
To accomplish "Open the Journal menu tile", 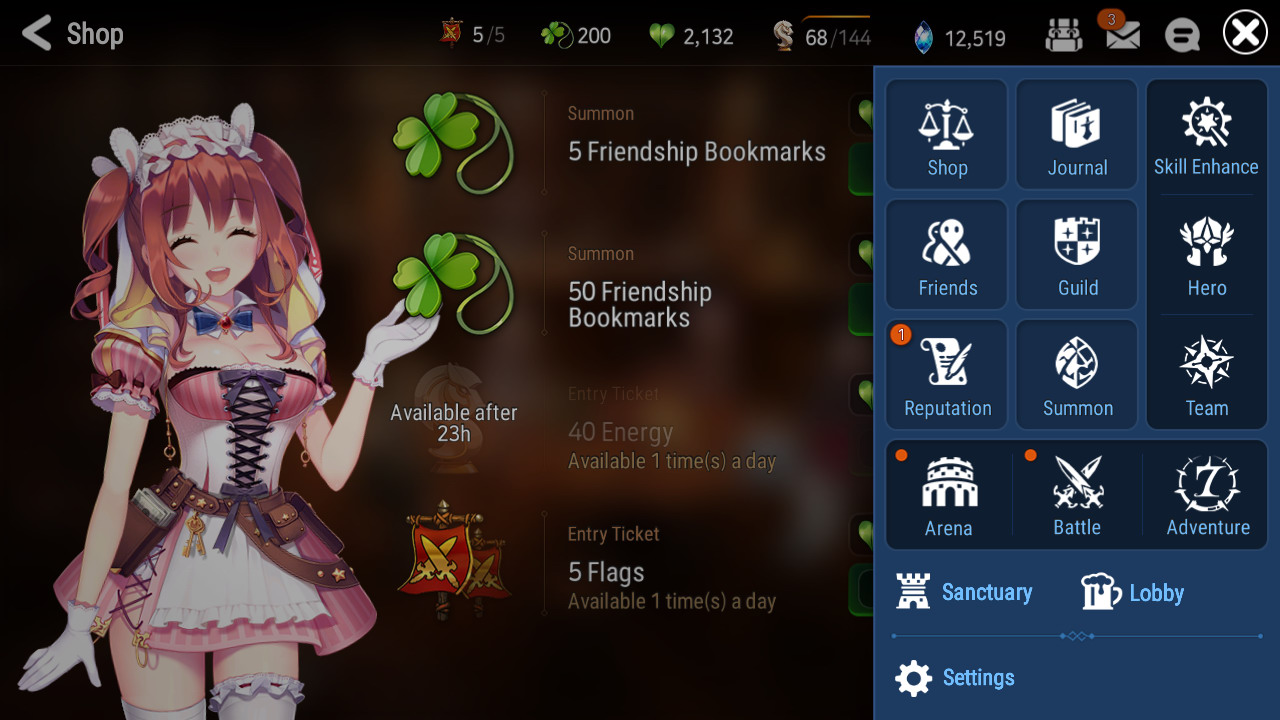I will [x=1077, y=134].
